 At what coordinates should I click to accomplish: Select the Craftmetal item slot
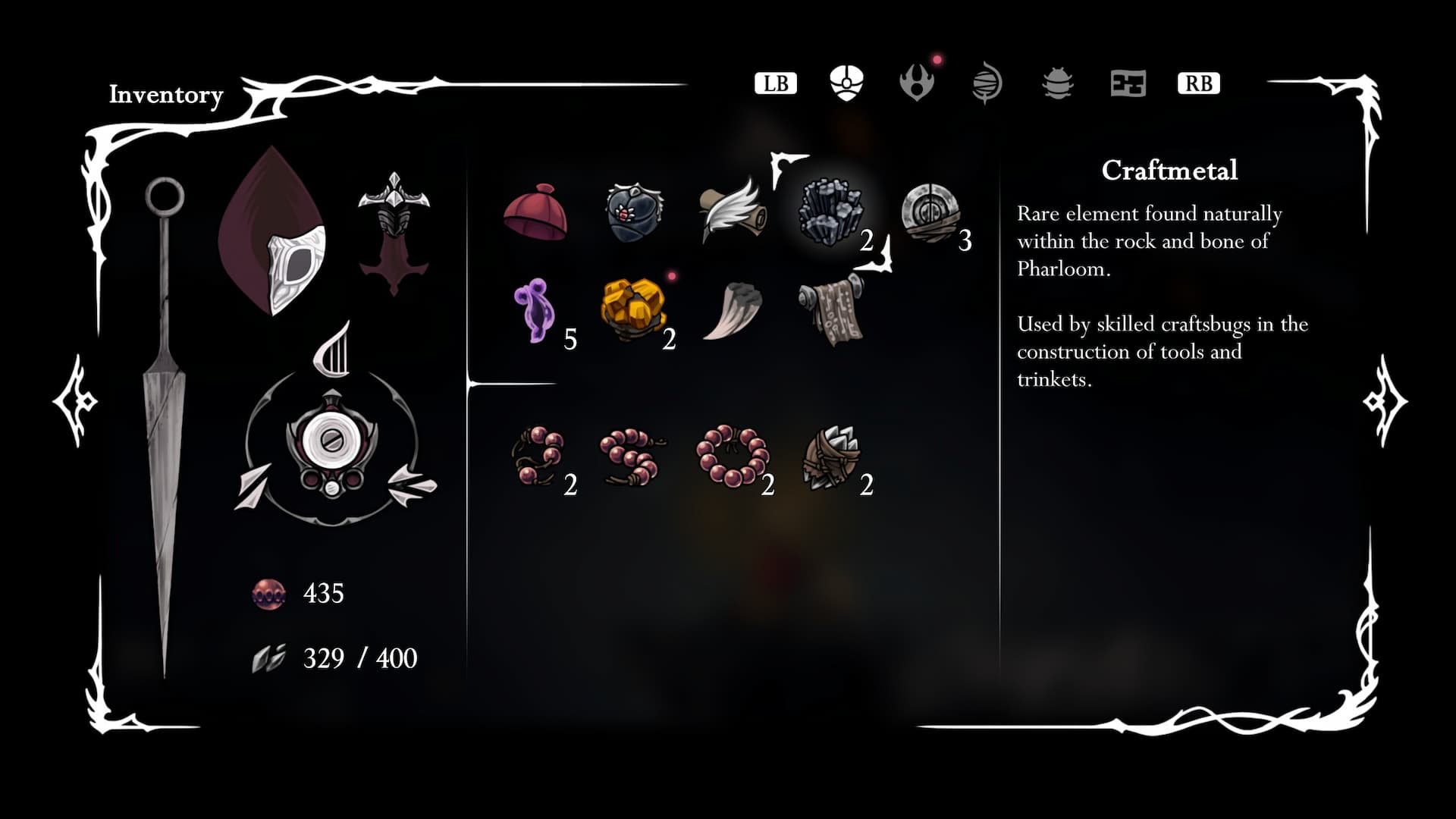click(831, 212)
